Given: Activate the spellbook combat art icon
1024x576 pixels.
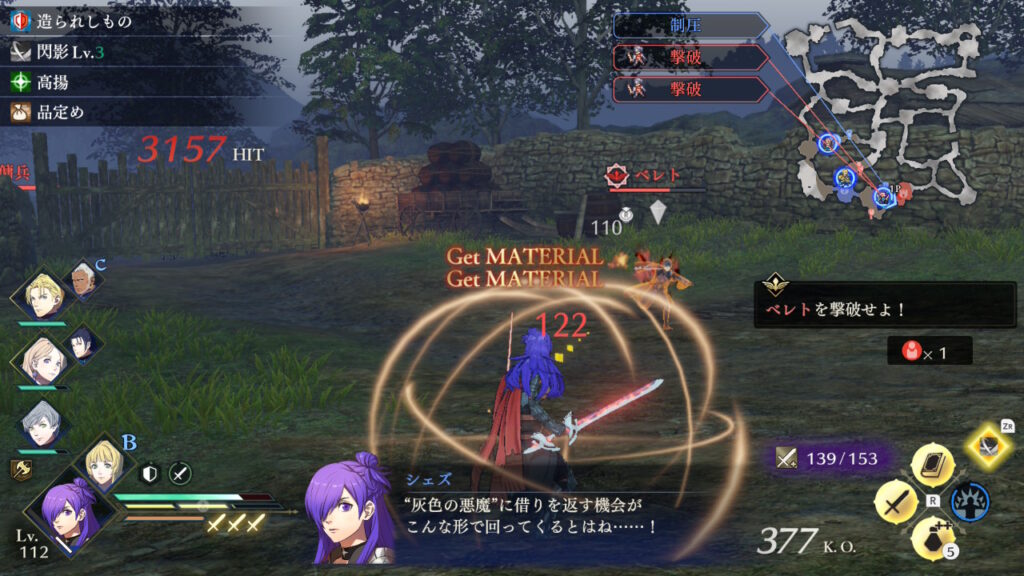Looking at the screenshot, I should coord(932,466).
